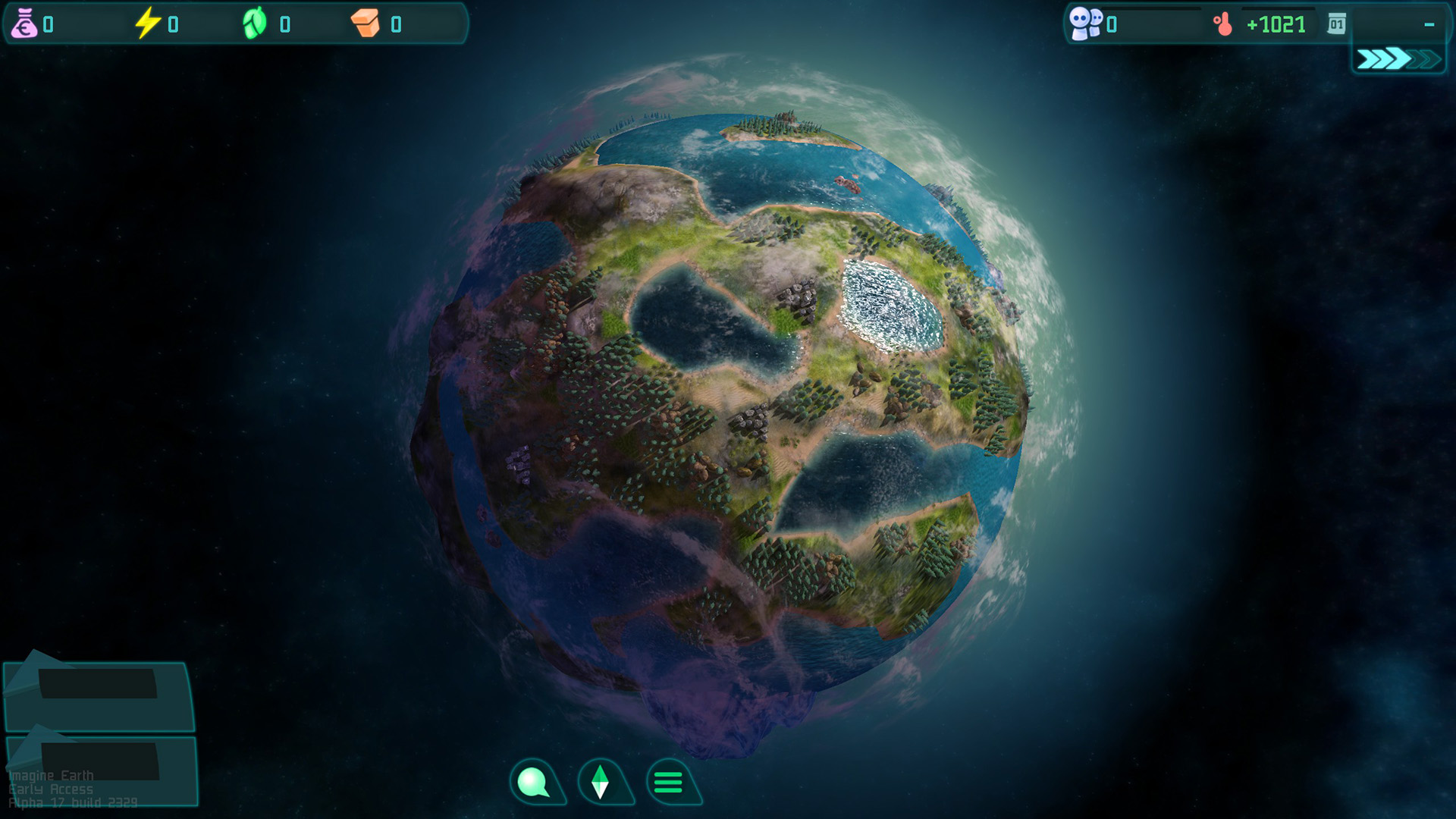1456x819 pixels.
Task: Open the calendar date icon
Action: coord(1336,24)
